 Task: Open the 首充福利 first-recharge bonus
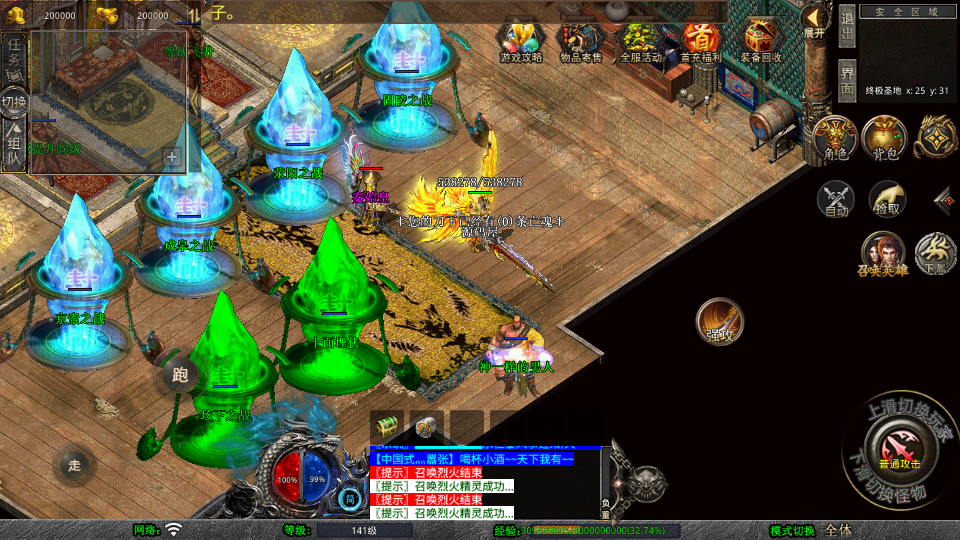tap(701, 43)
